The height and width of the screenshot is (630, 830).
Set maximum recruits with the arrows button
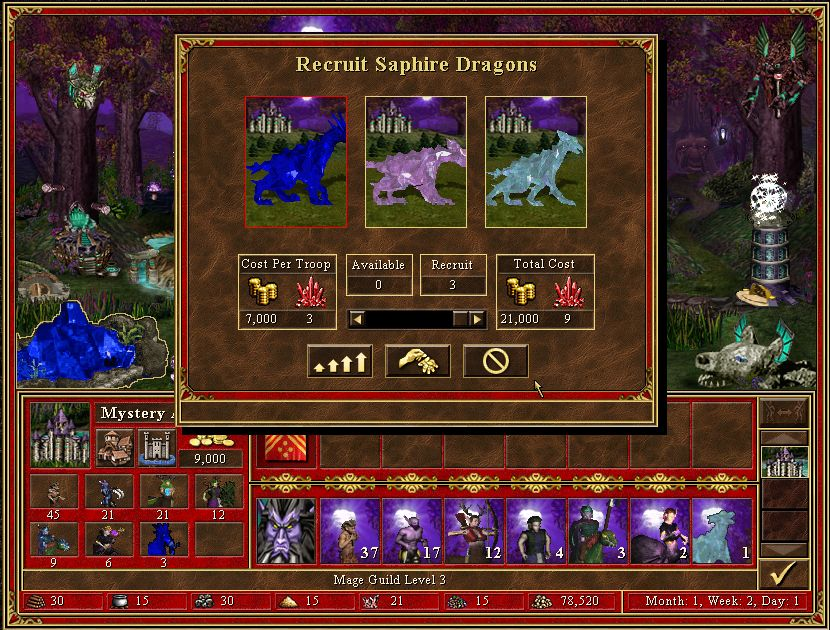point(337,361)
